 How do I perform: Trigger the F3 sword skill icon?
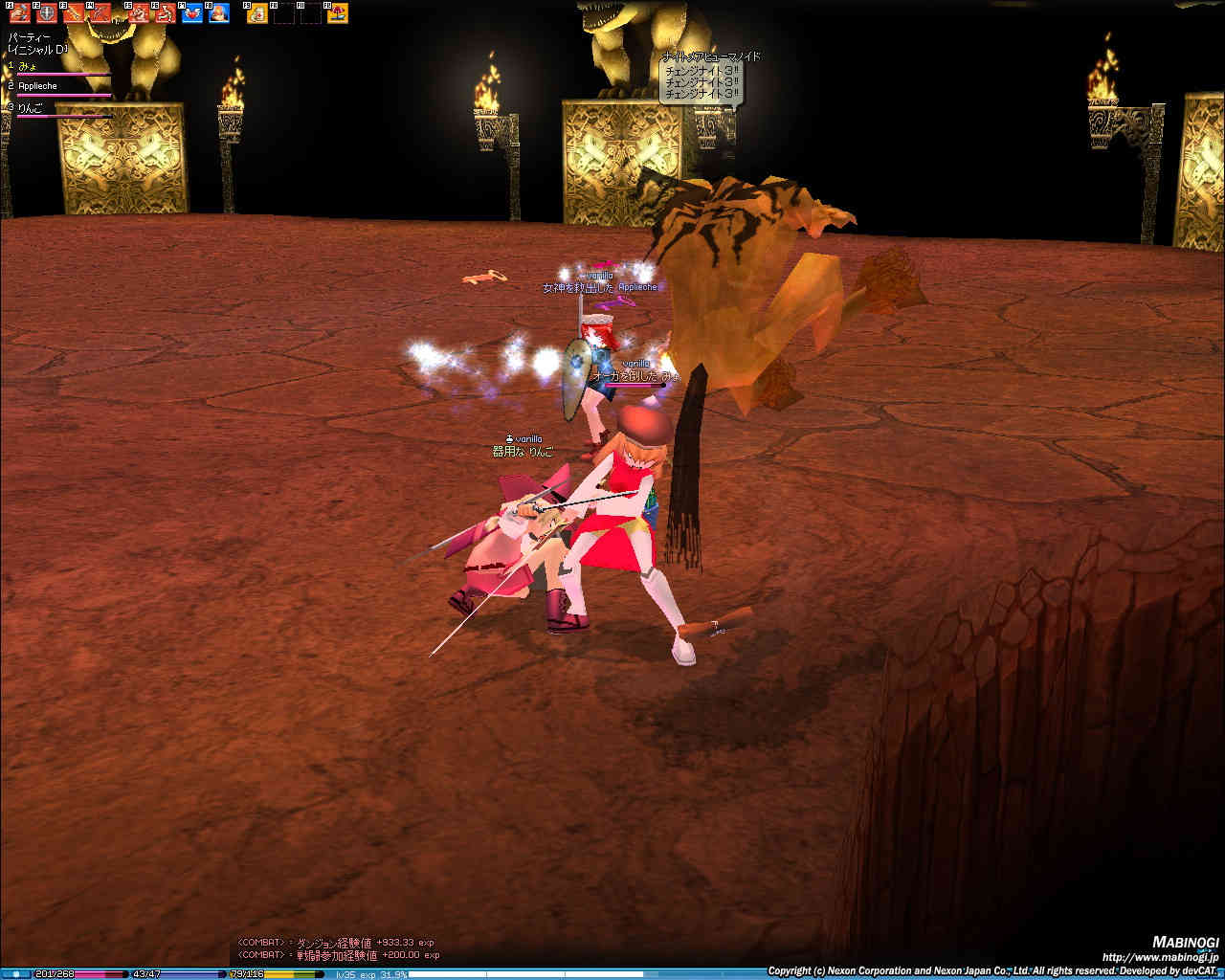73,13
